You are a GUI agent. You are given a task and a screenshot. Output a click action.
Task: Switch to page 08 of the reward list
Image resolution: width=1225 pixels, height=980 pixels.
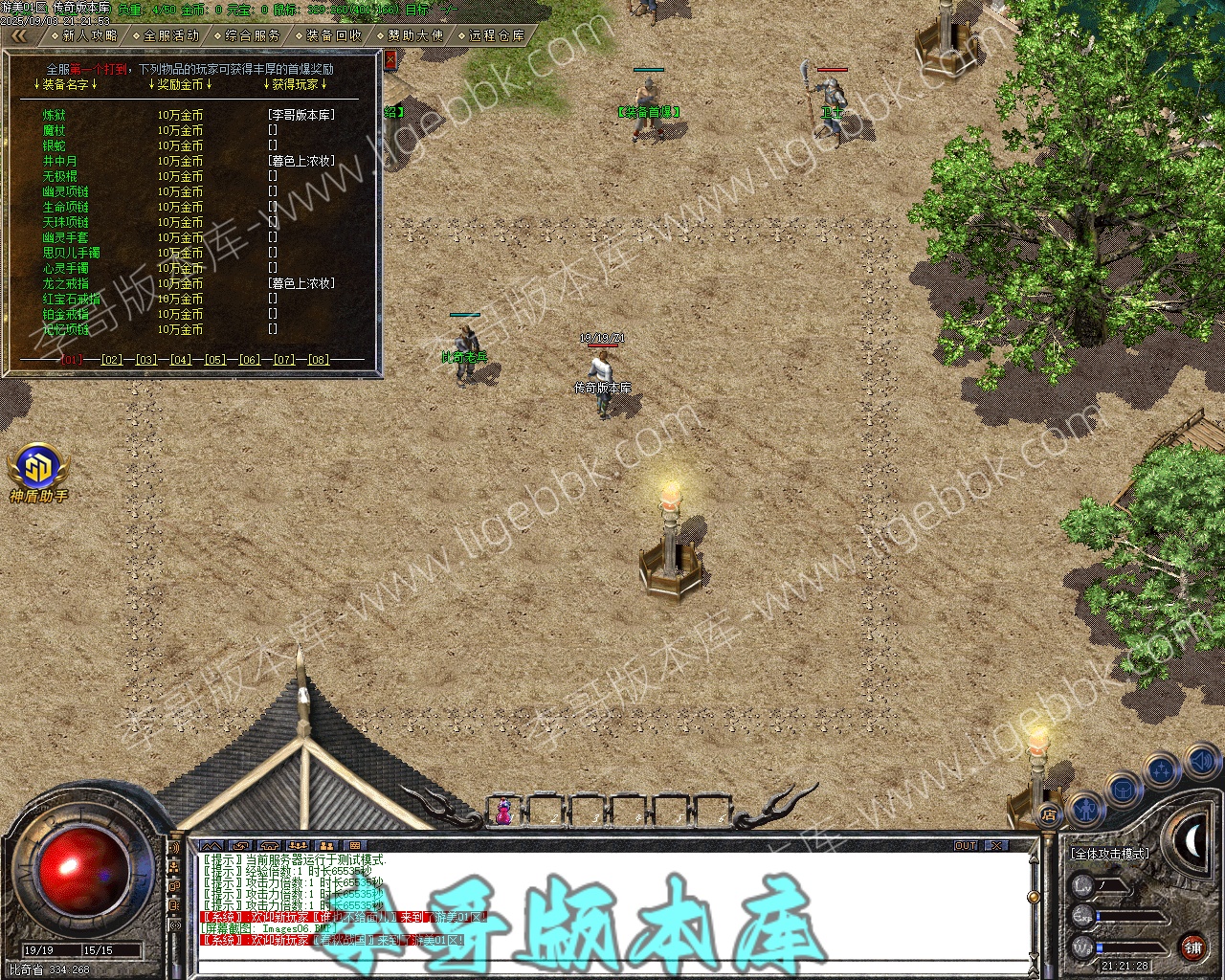319,360
